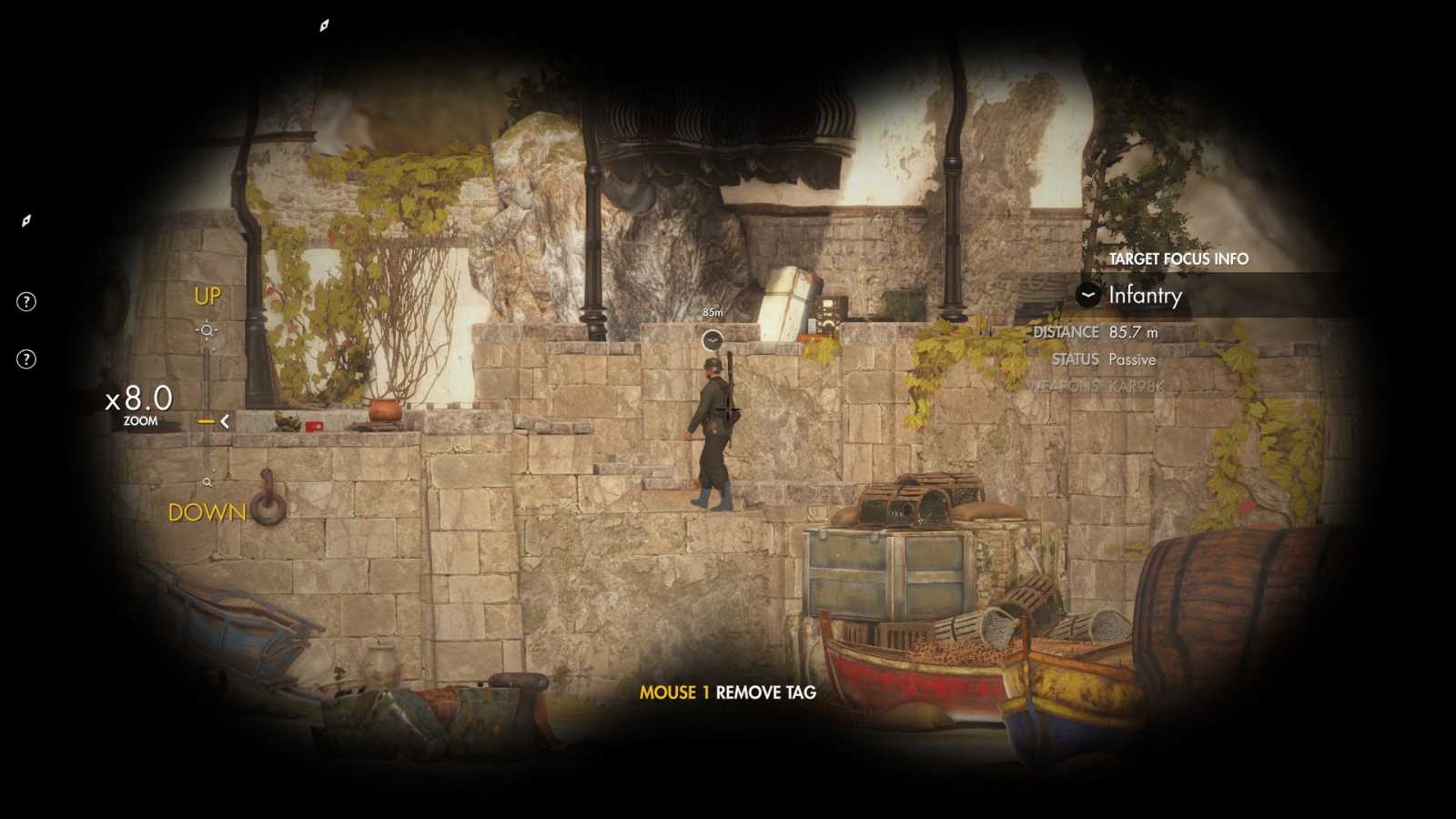The image size is (1456, 819).
Task: Click the 85m distance tag above the enemy
Action: pos(711,311)
